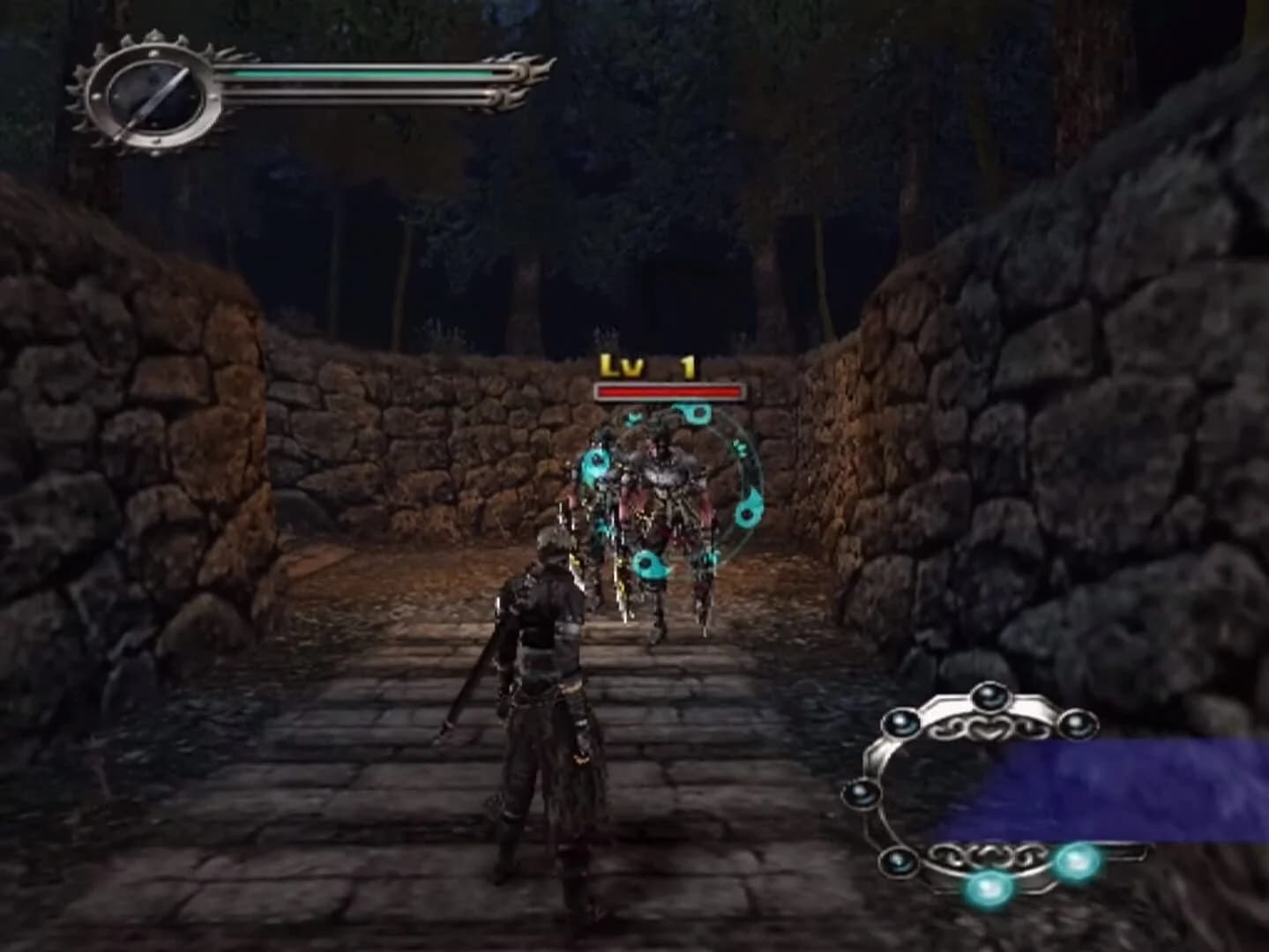Open the lower dark orb on the crest's left side
The image size is (1269, 952).
[898, 860]
